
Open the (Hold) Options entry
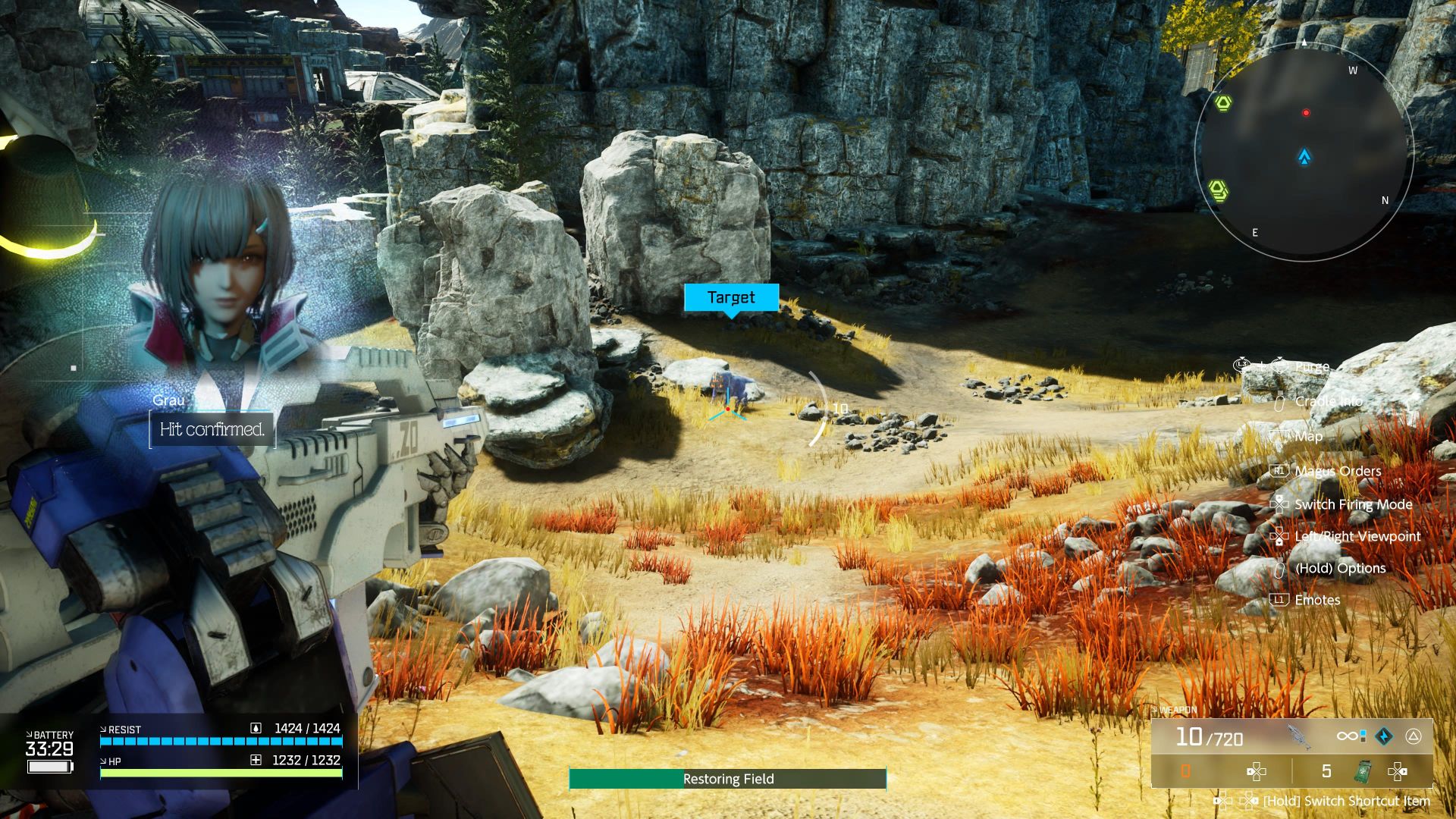(1340, 568)
